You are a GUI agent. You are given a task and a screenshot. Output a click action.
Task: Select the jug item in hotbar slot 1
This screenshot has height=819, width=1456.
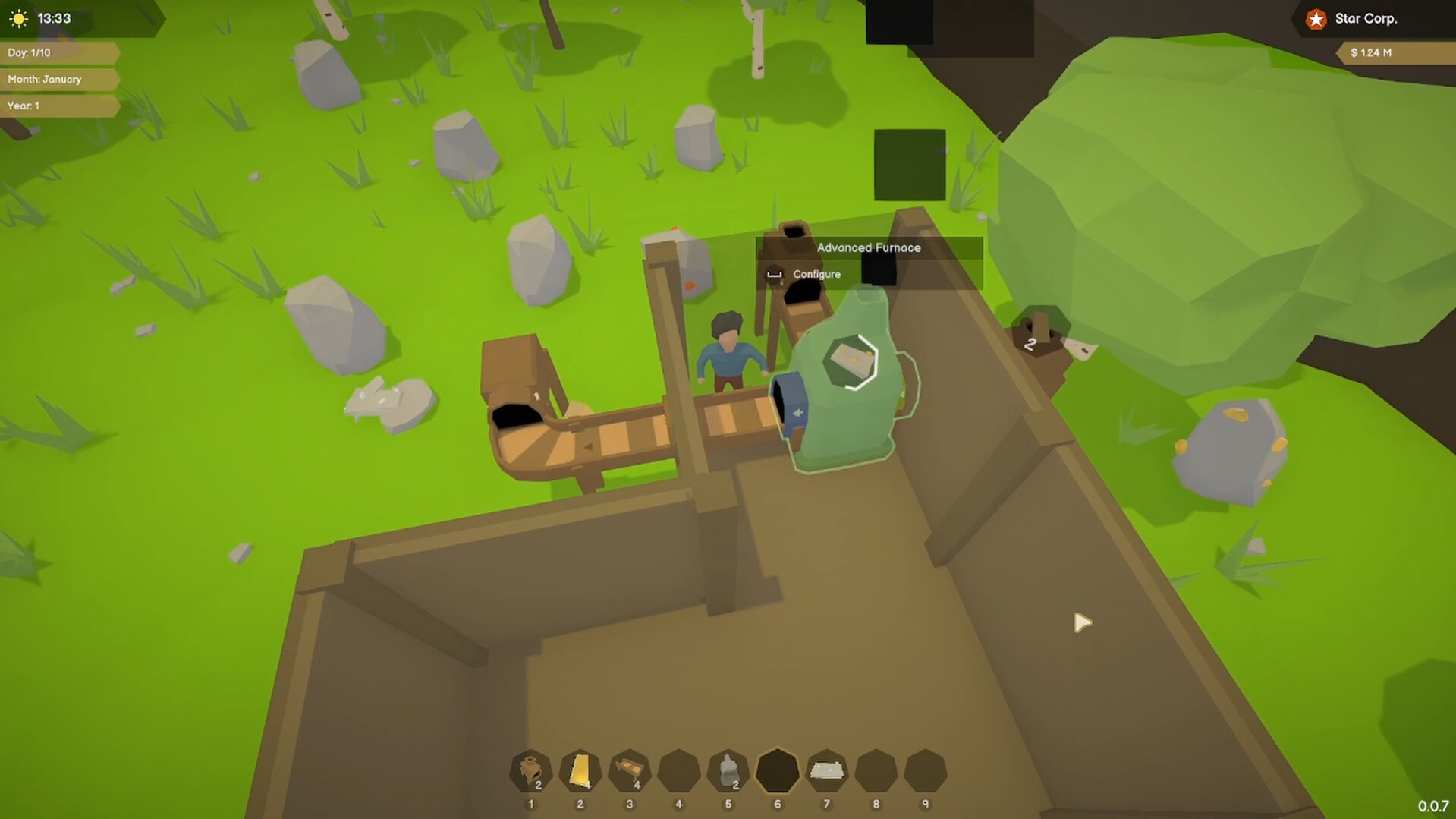530,771
